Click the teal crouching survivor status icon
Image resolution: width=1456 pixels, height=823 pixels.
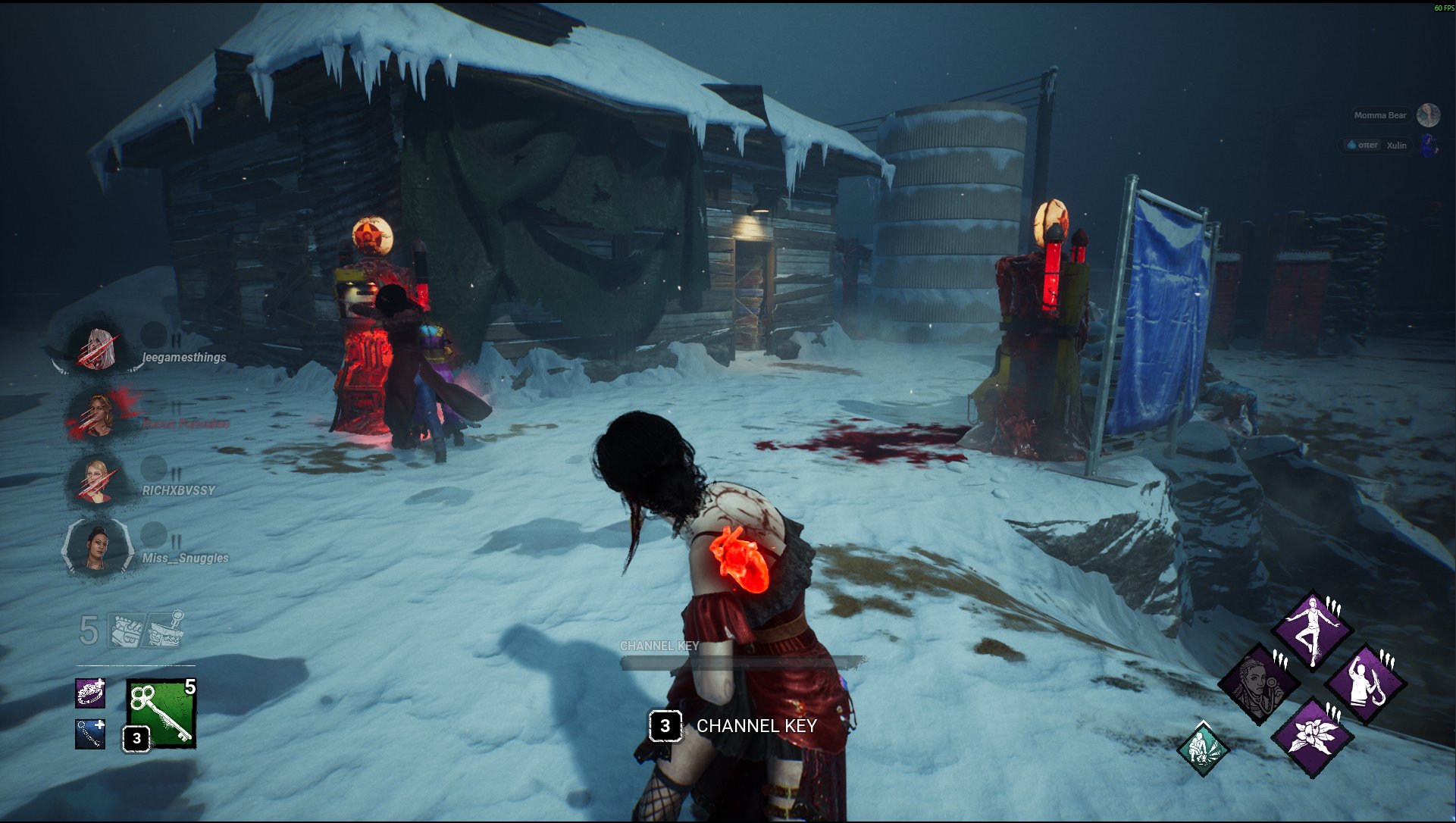click(x=1203, y=749)
